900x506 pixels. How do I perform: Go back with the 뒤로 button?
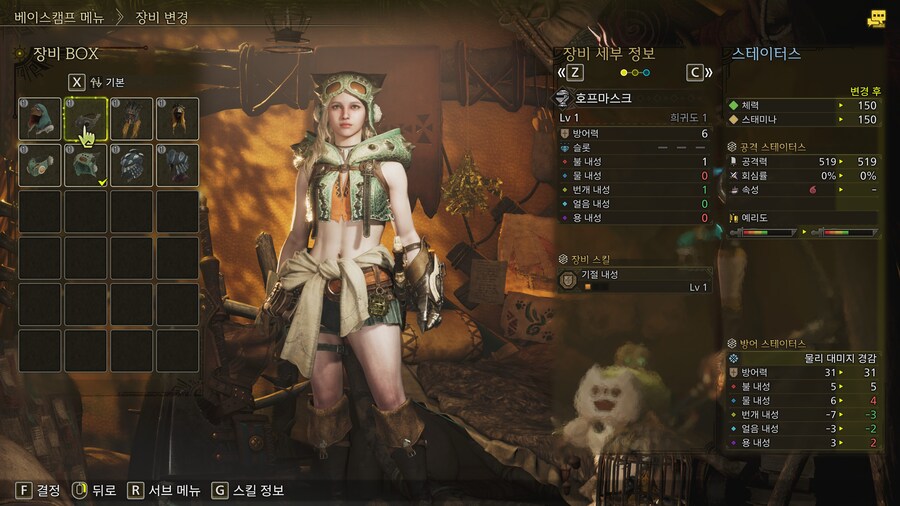[x=95, y=490]
